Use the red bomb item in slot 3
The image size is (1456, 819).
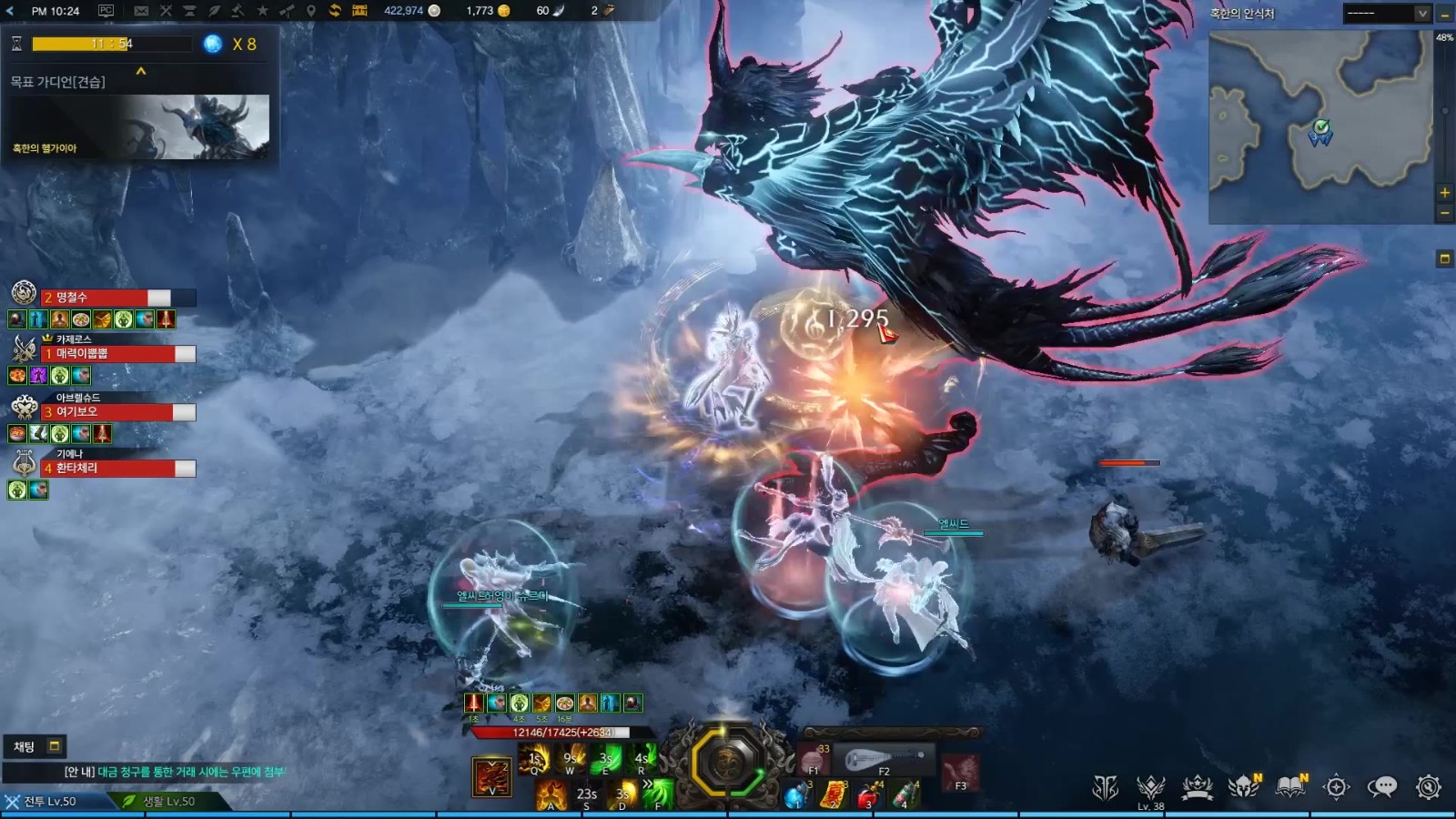[868, 796]
